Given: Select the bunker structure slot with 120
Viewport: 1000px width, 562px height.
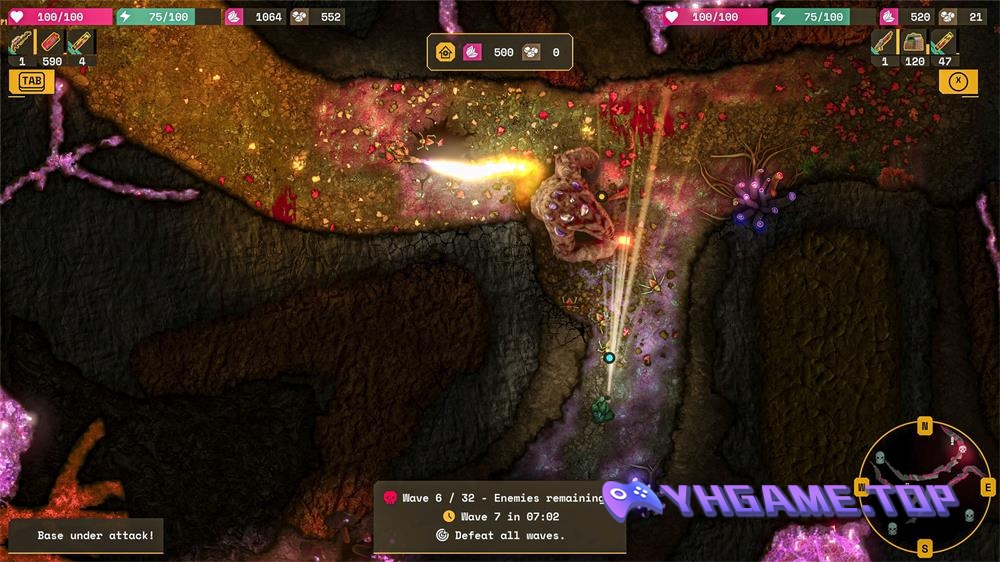Looking at the screenshot, I should tap(914, 43).
